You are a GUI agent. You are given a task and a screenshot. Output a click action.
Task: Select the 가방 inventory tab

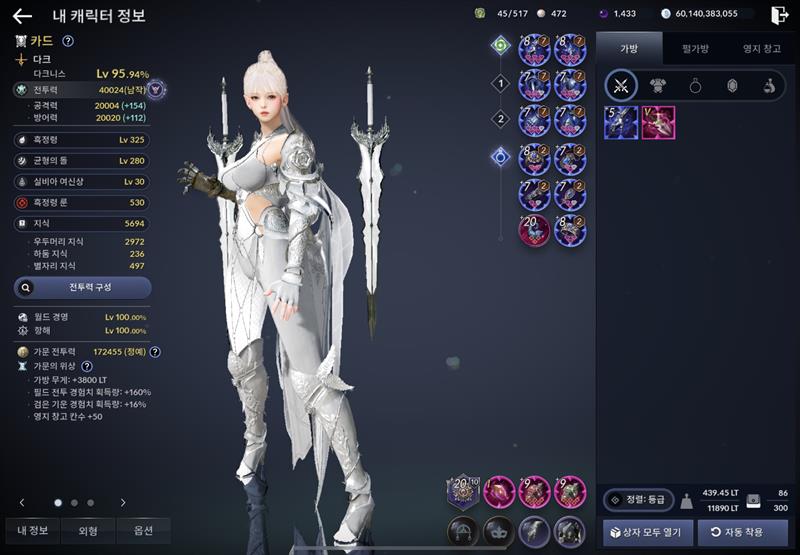629,47
